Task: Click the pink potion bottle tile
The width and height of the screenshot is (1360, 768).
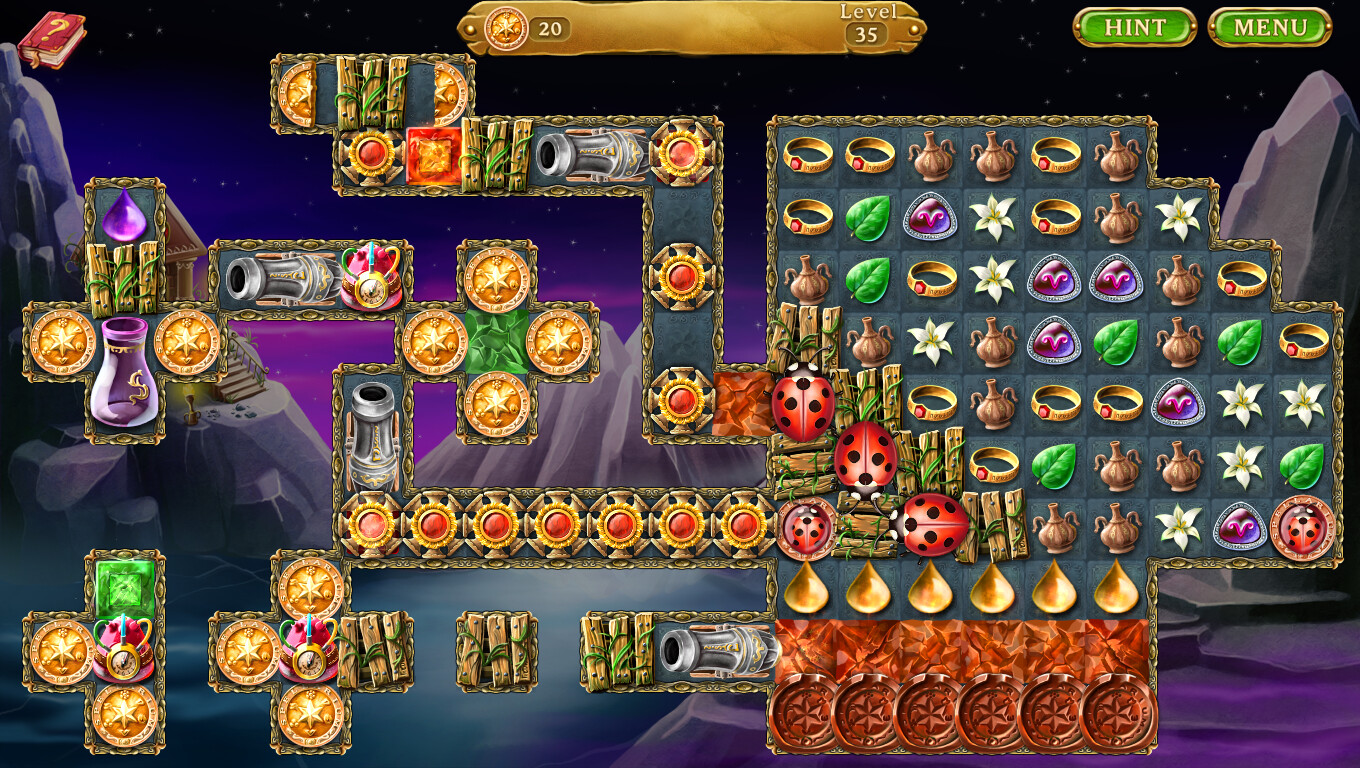Action: [x=123, y=380]
